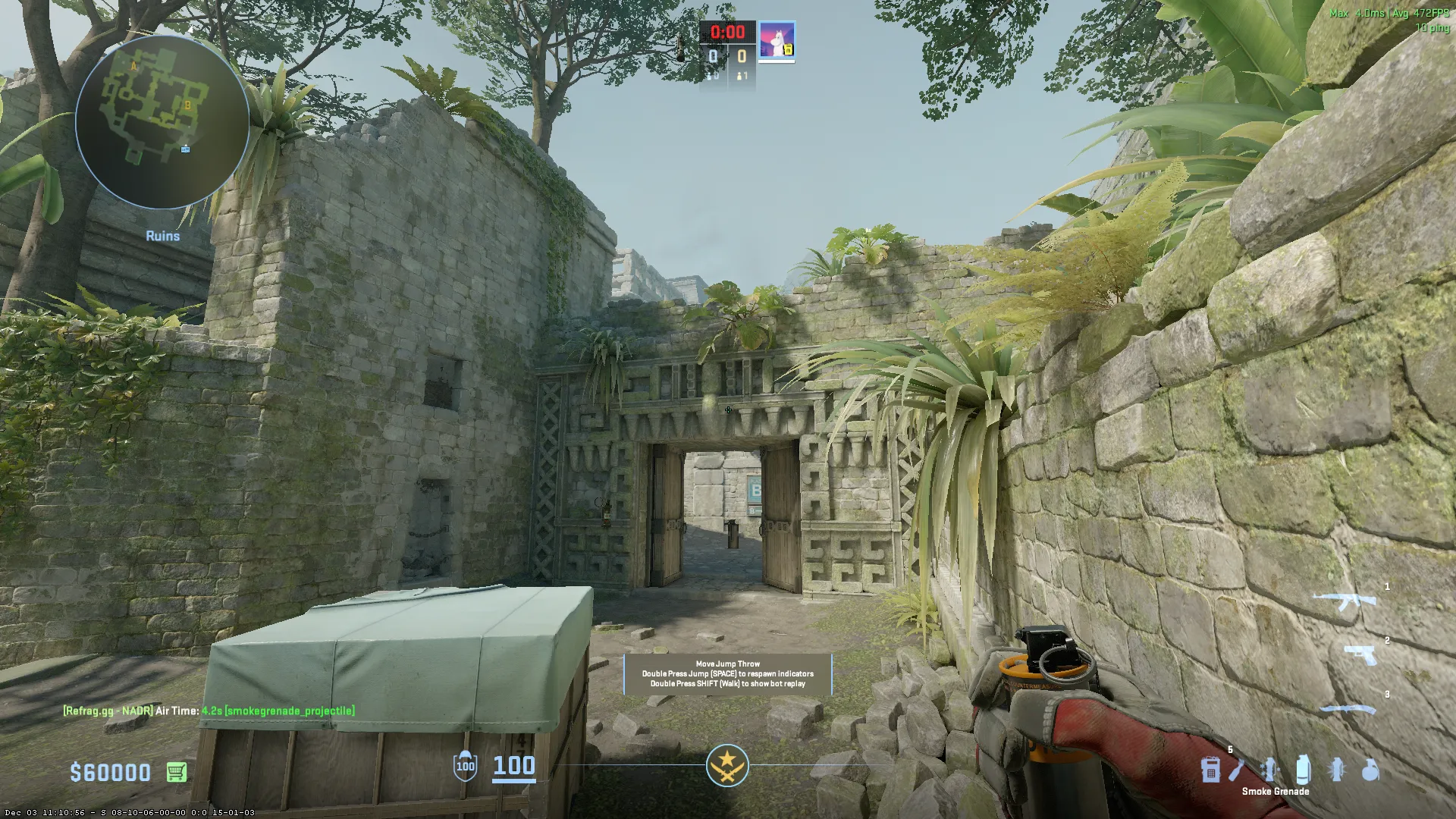
Task: Choose the knife weapon slot
Action: (1348, 710)
